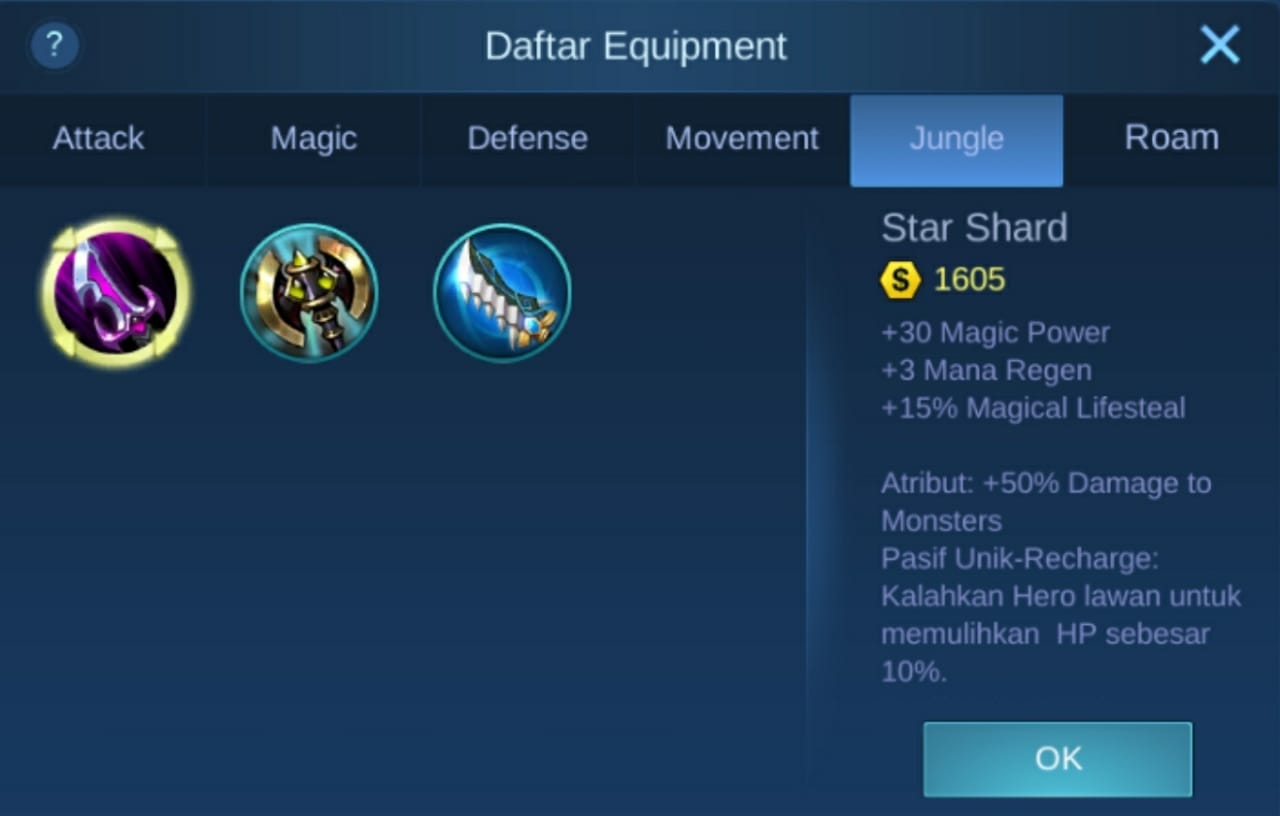
Task: Select the spiked mace jungle item icon
Action: [x=308, y=292]
